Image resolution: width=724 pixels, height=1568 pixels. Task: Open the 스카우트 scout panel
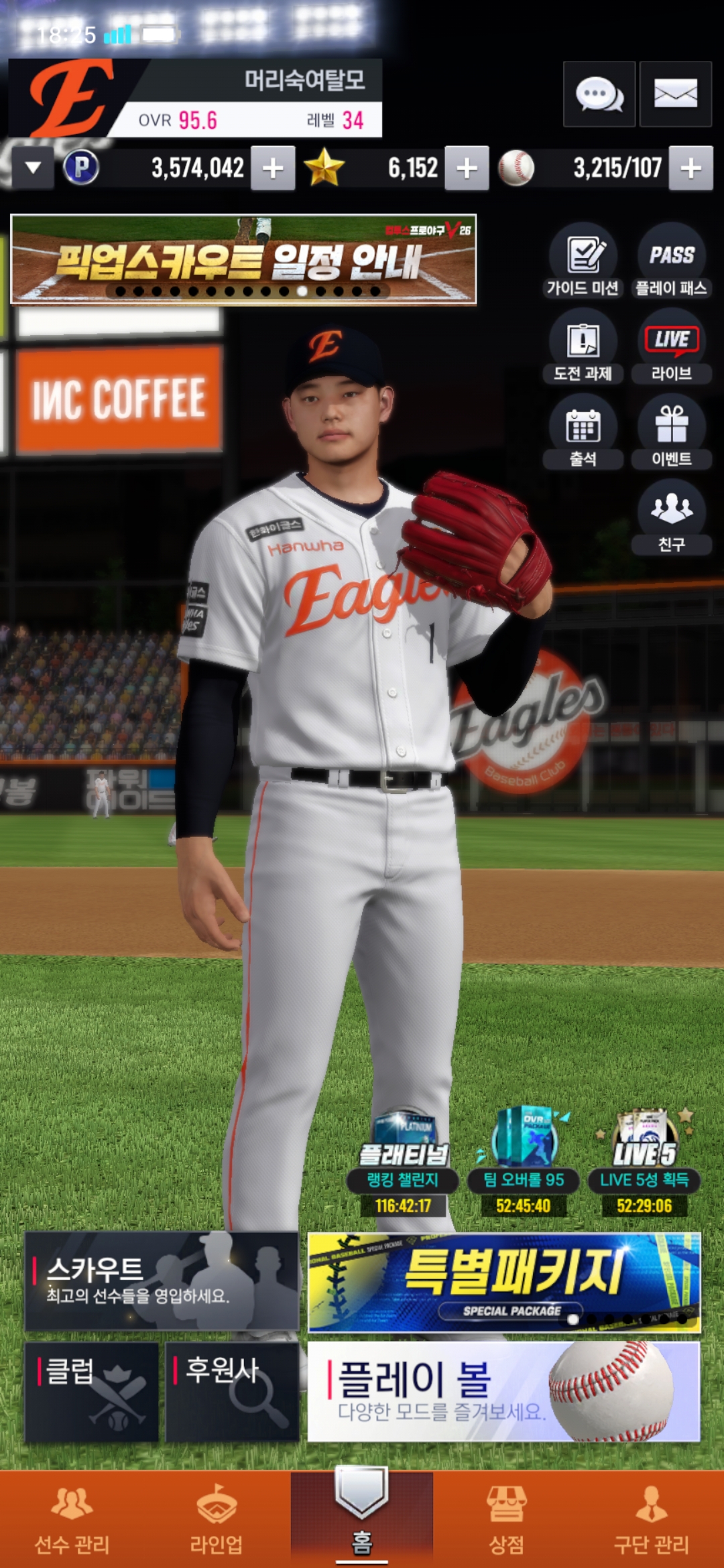tap(162, 1281)
